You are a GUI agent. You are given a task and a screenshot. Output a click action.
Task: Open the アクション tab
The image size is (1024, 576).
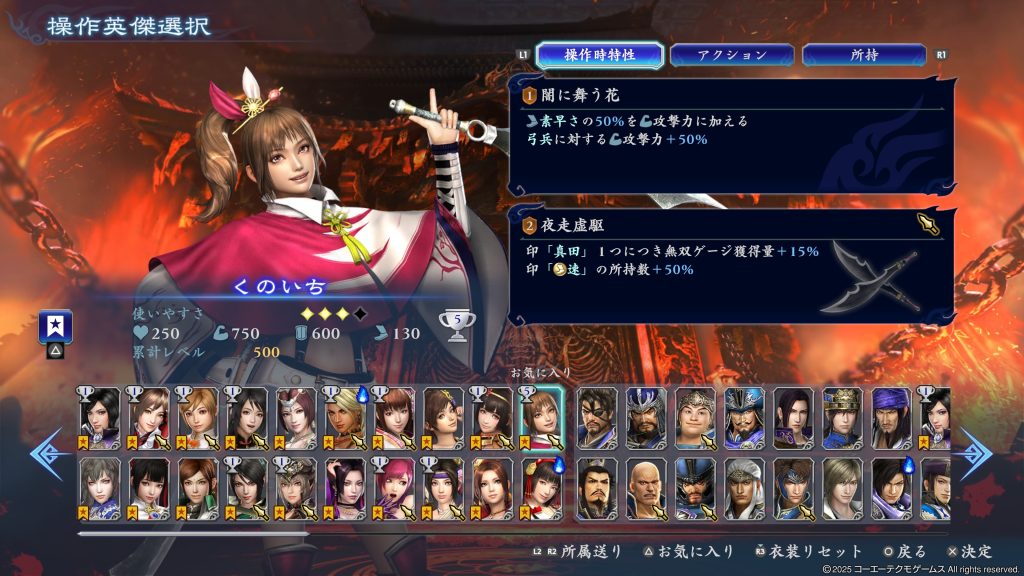(732, 55)
